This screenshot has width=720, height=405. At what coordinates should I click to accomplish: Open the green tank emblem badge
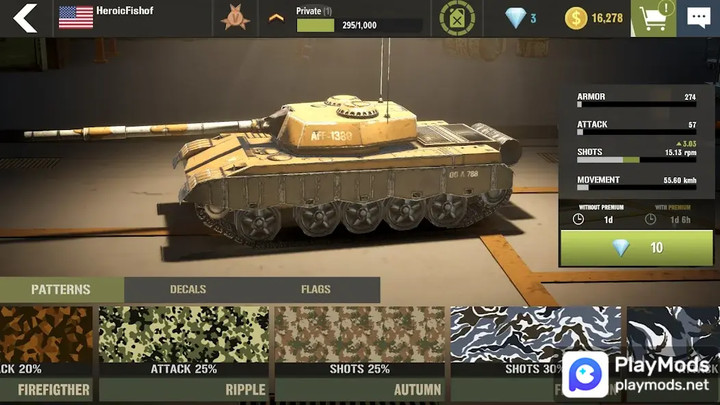point(458,18)
